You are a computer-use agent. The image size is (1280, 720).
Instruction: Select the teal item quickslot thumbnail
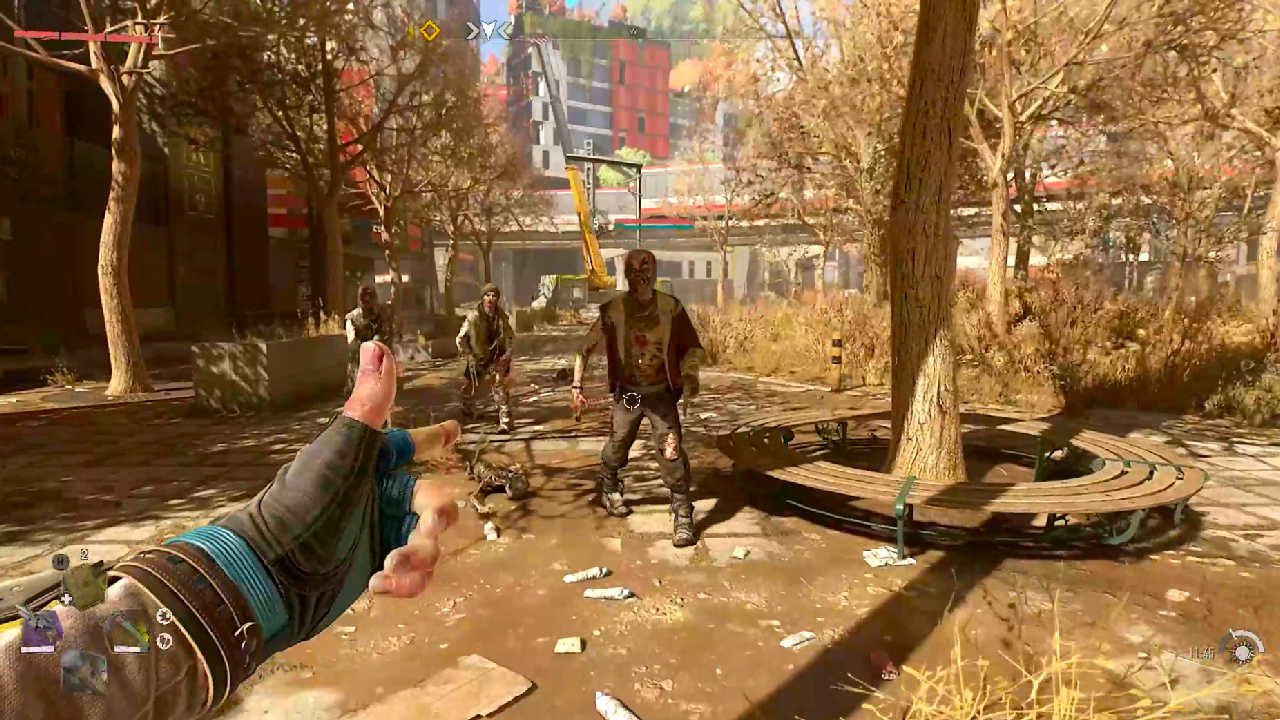(x=128, y=629)
